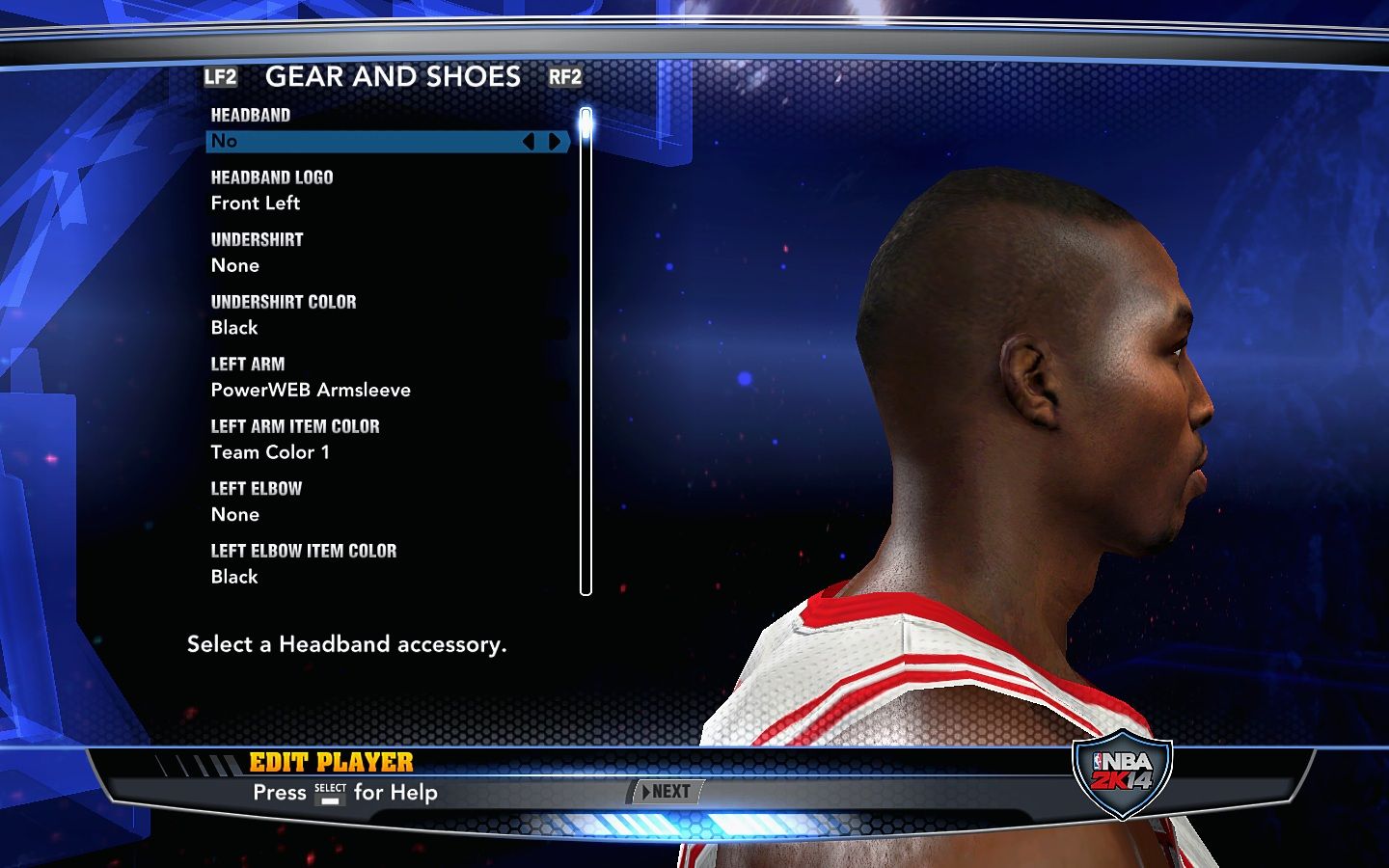1389x868 pixels.
Task: Click the NEXT button
Action: (x=667, y=792)
